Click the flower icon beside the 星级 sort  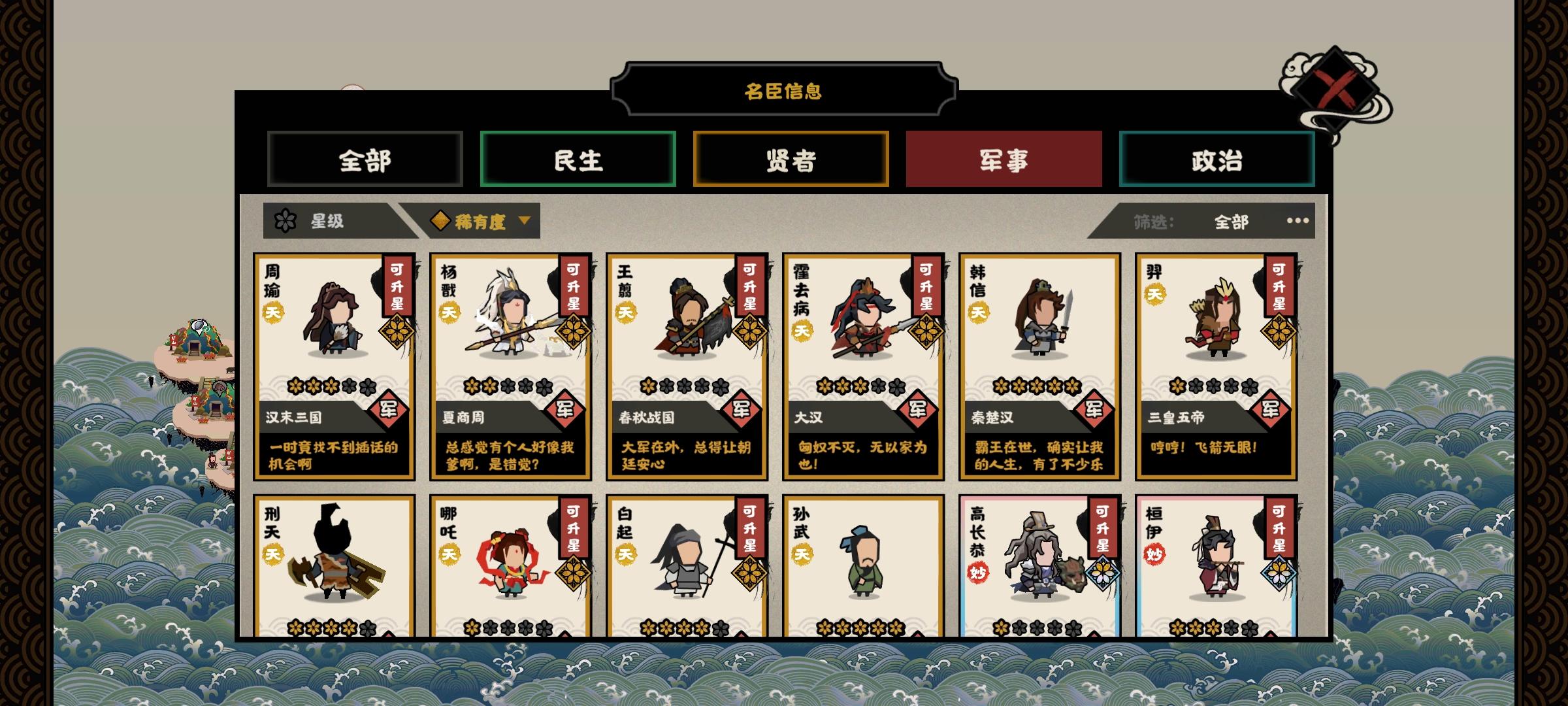286,222
